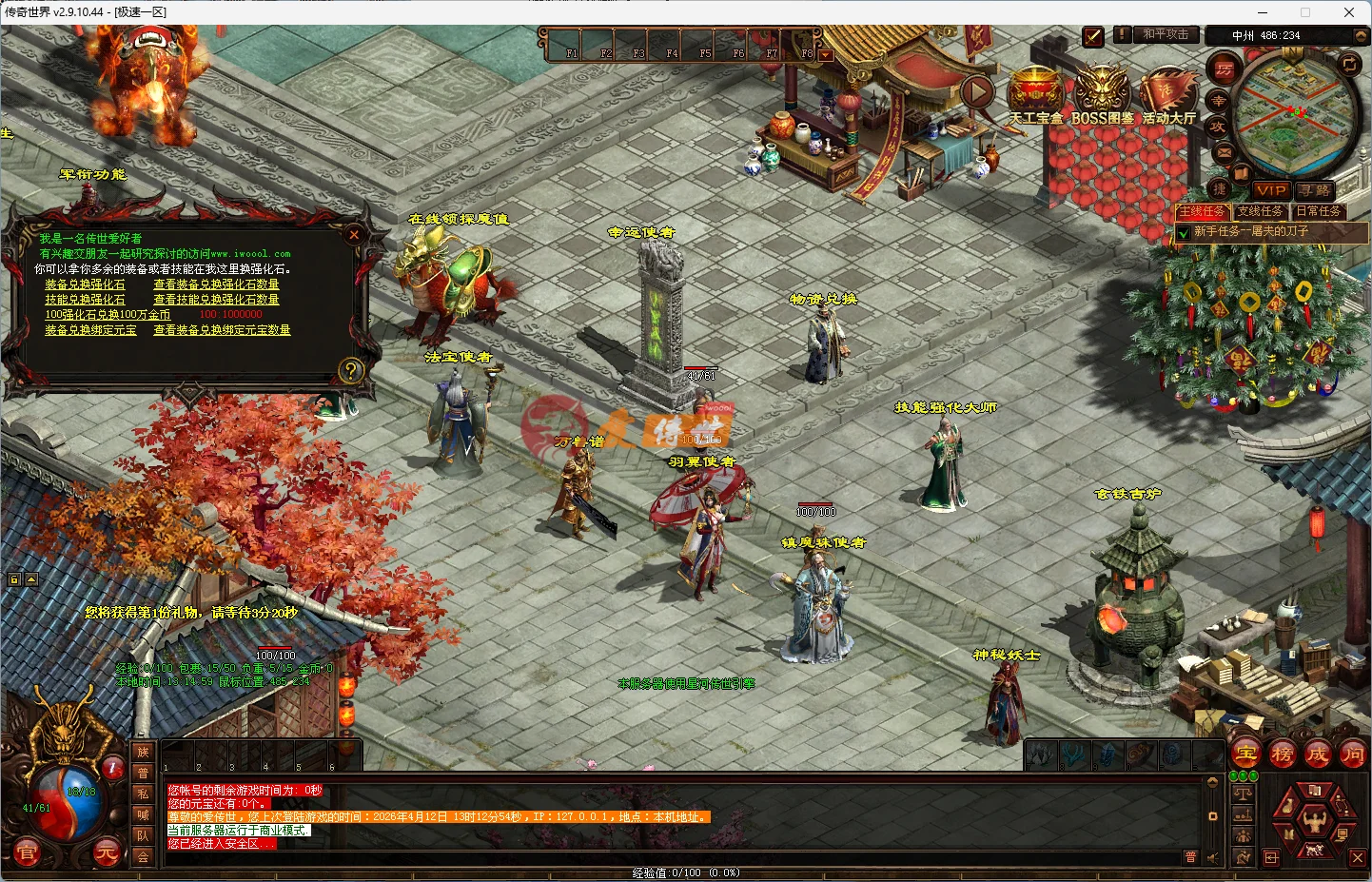Switch to the 支线任务 quest tab

point(1262,211)
